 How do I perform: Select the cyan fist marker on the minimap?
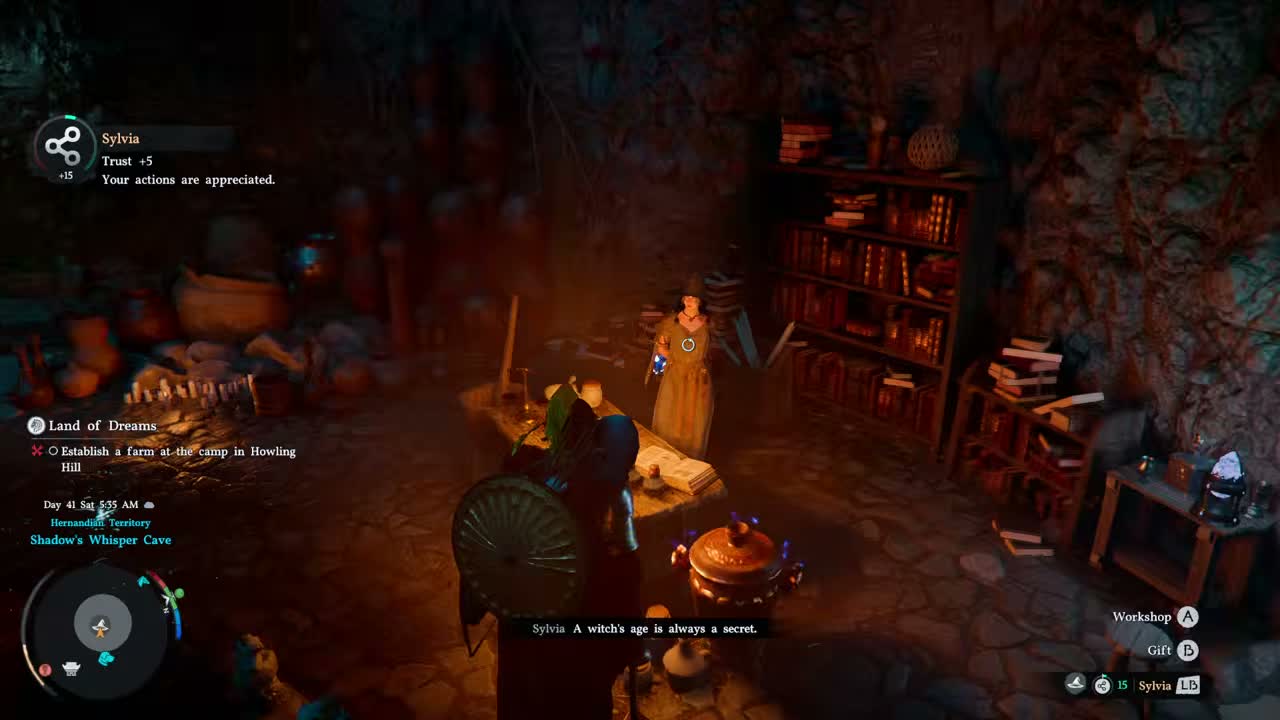106,658
